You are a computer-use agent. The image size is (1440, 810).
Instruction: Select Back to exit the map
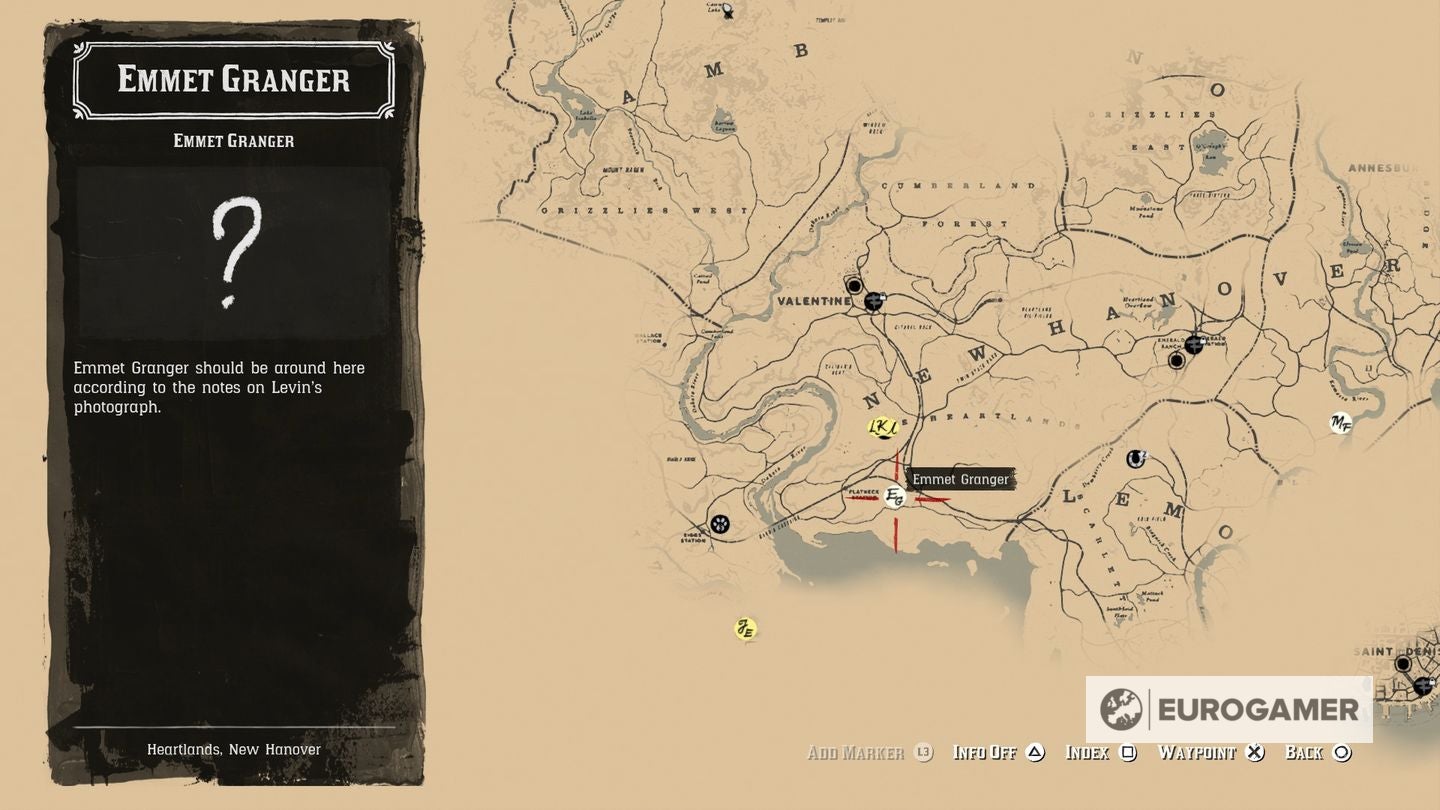tap(1304, 752)
